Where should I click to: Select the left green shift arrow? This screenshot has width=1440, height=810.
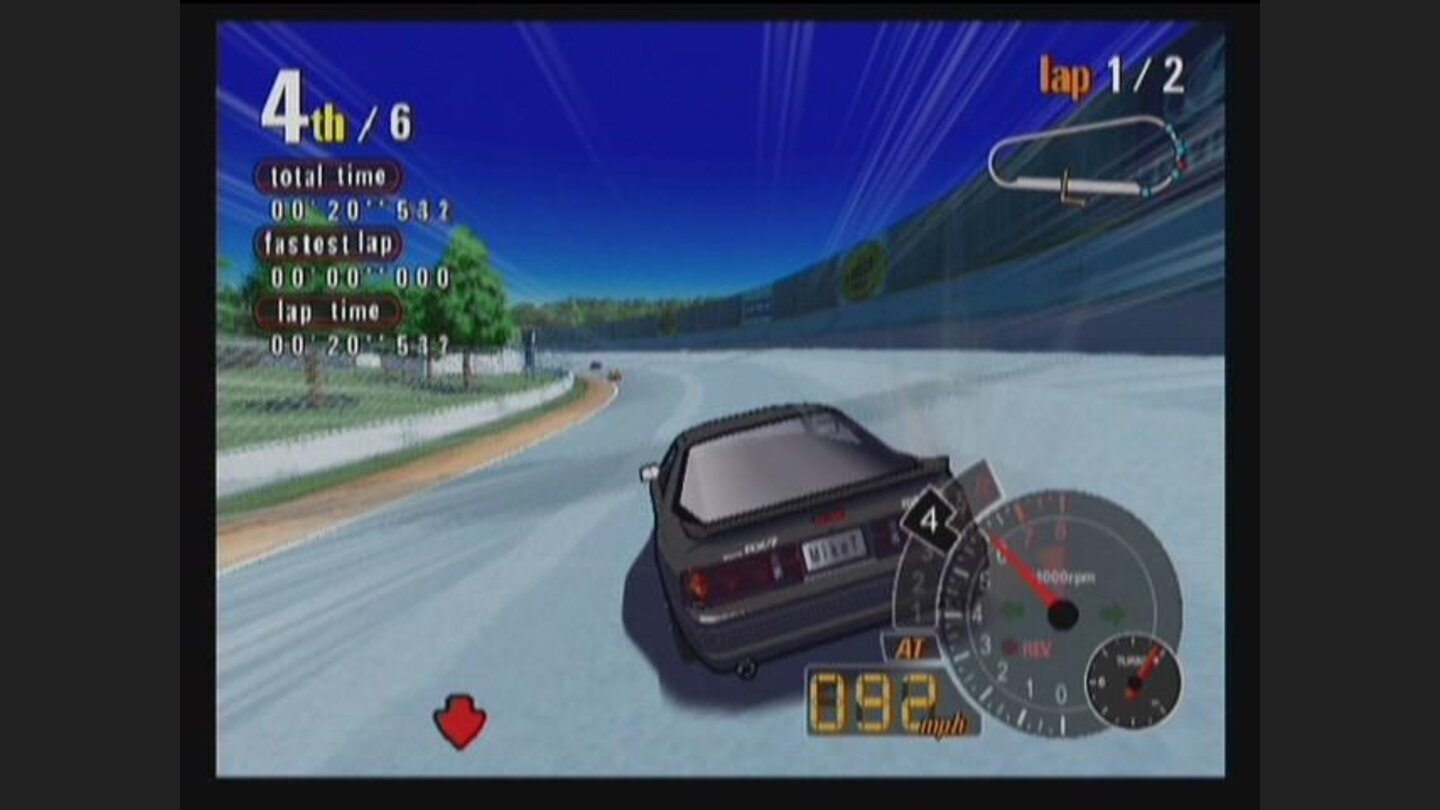click(x=1012, y=611)
